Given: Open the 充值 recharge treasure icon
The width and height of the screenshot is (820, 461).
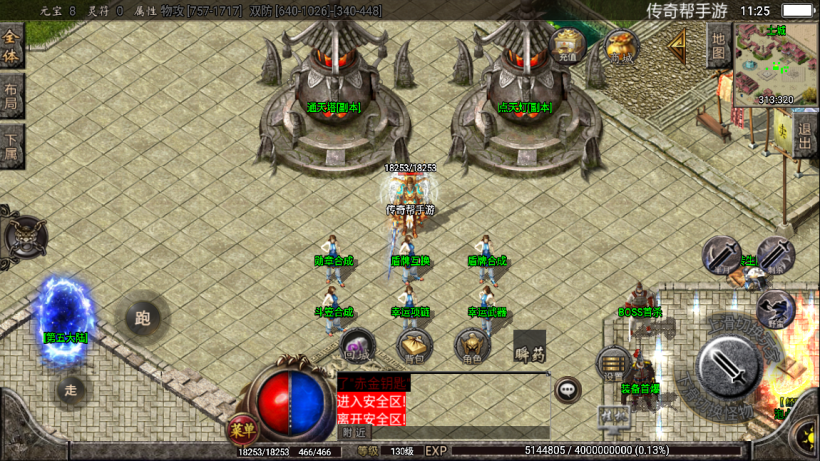Looking at the screenshot, I should click(x=568, y=46).
